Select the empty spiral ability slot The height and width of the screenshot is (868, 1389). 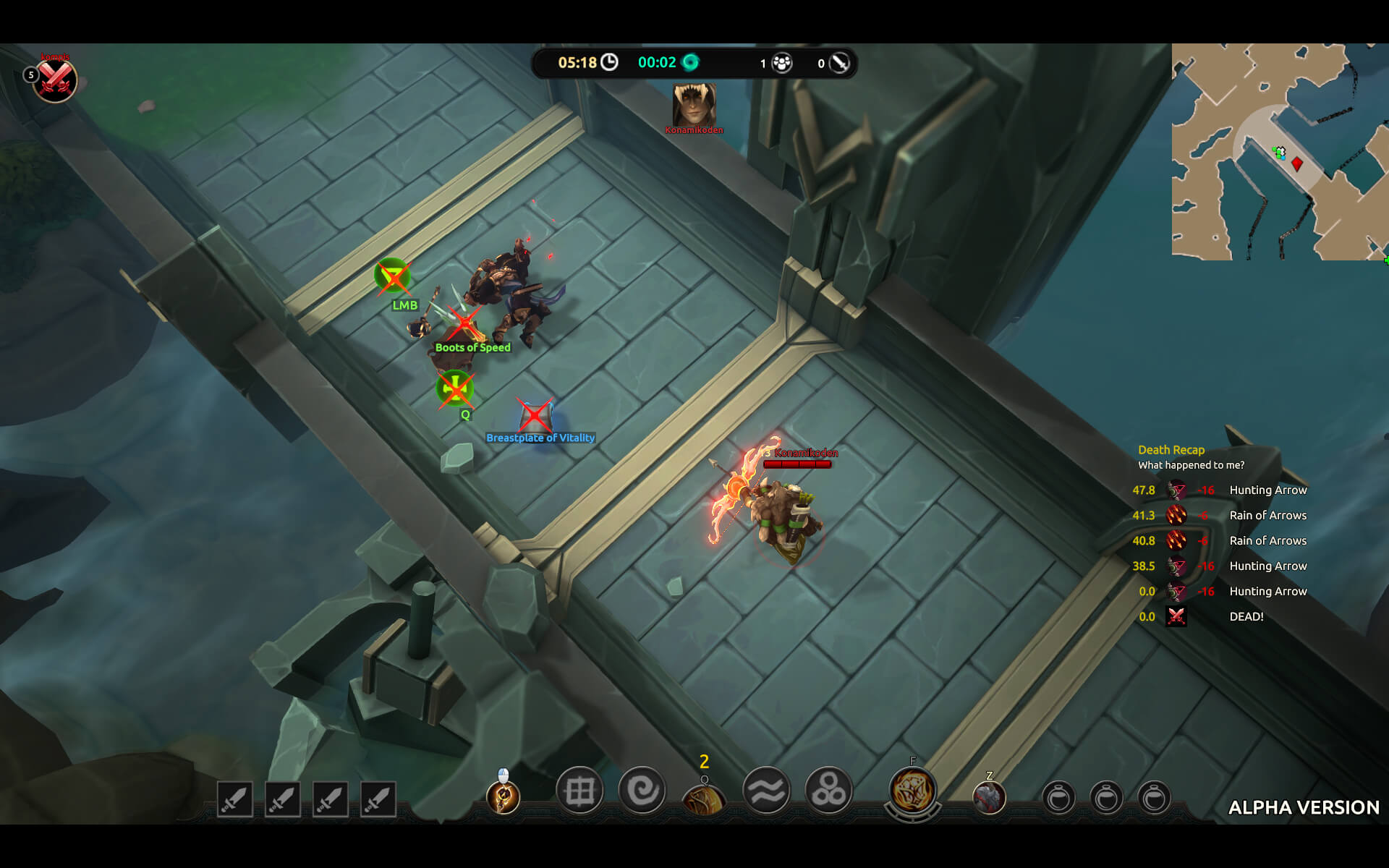[x=642, y=791]
